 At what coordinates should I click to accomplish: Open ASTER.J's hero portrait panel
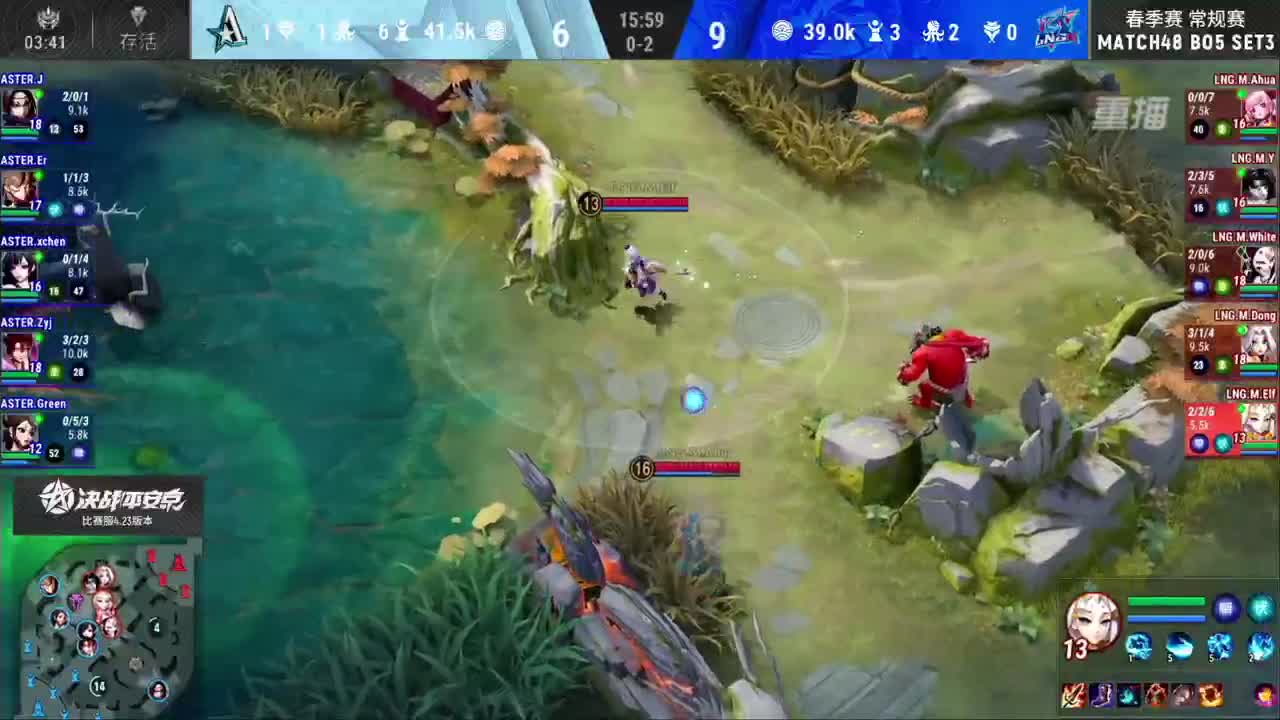tap(22, 105)
